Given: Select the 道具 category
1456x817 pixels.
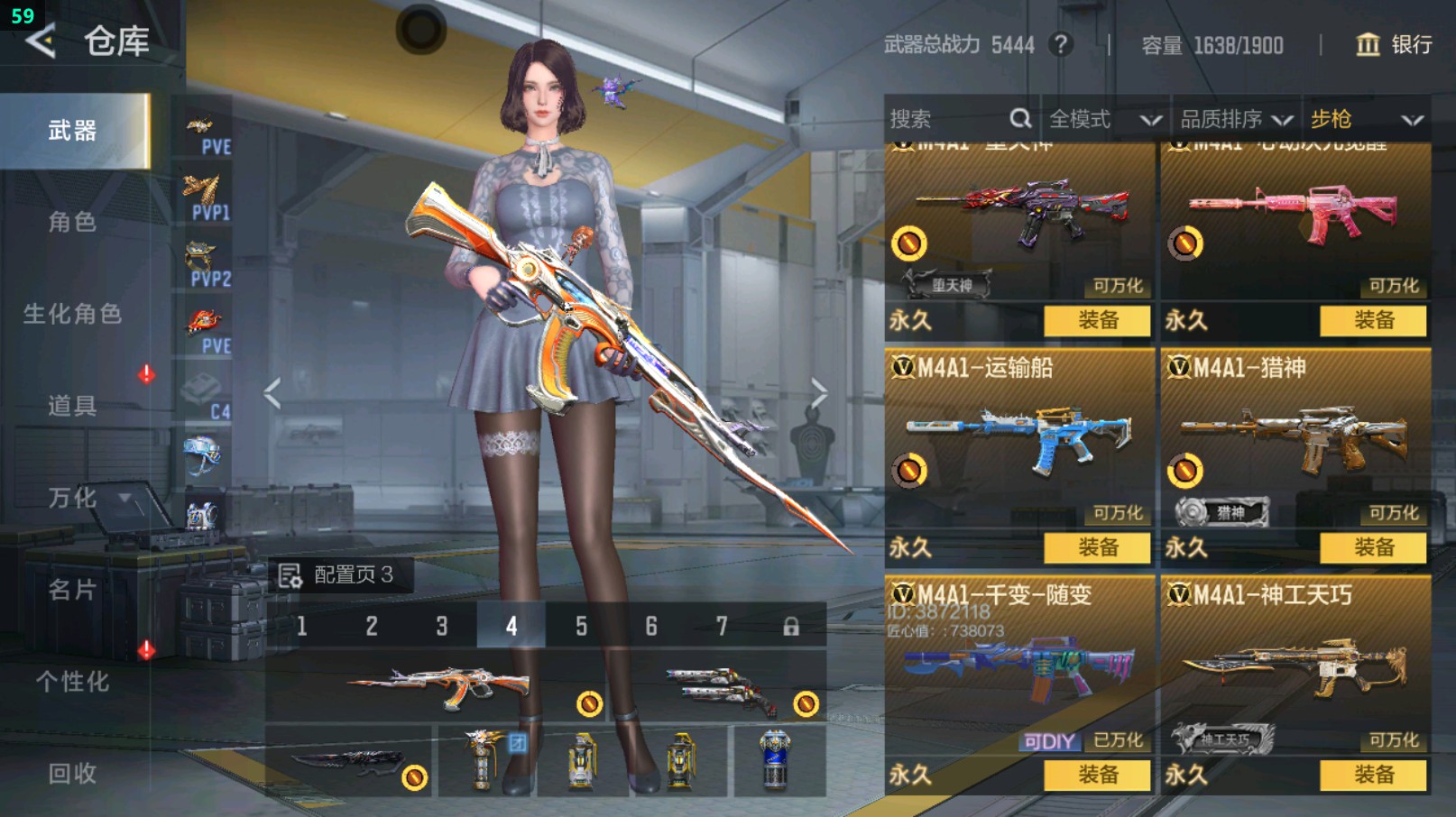Looking at the screenshot, I should point(72,406).
